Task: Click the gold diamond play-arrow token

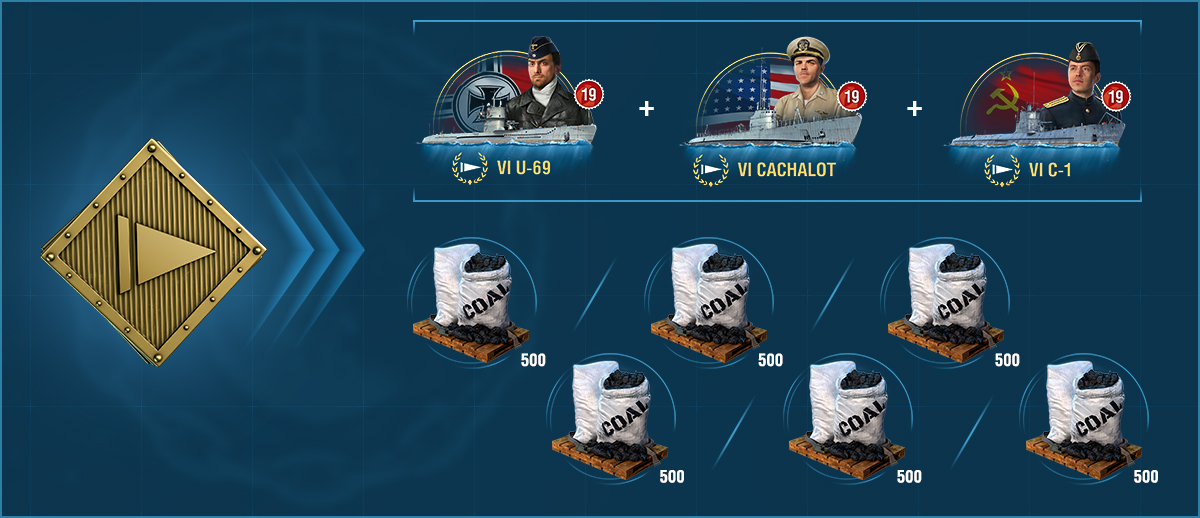Action: pos(154,252)
